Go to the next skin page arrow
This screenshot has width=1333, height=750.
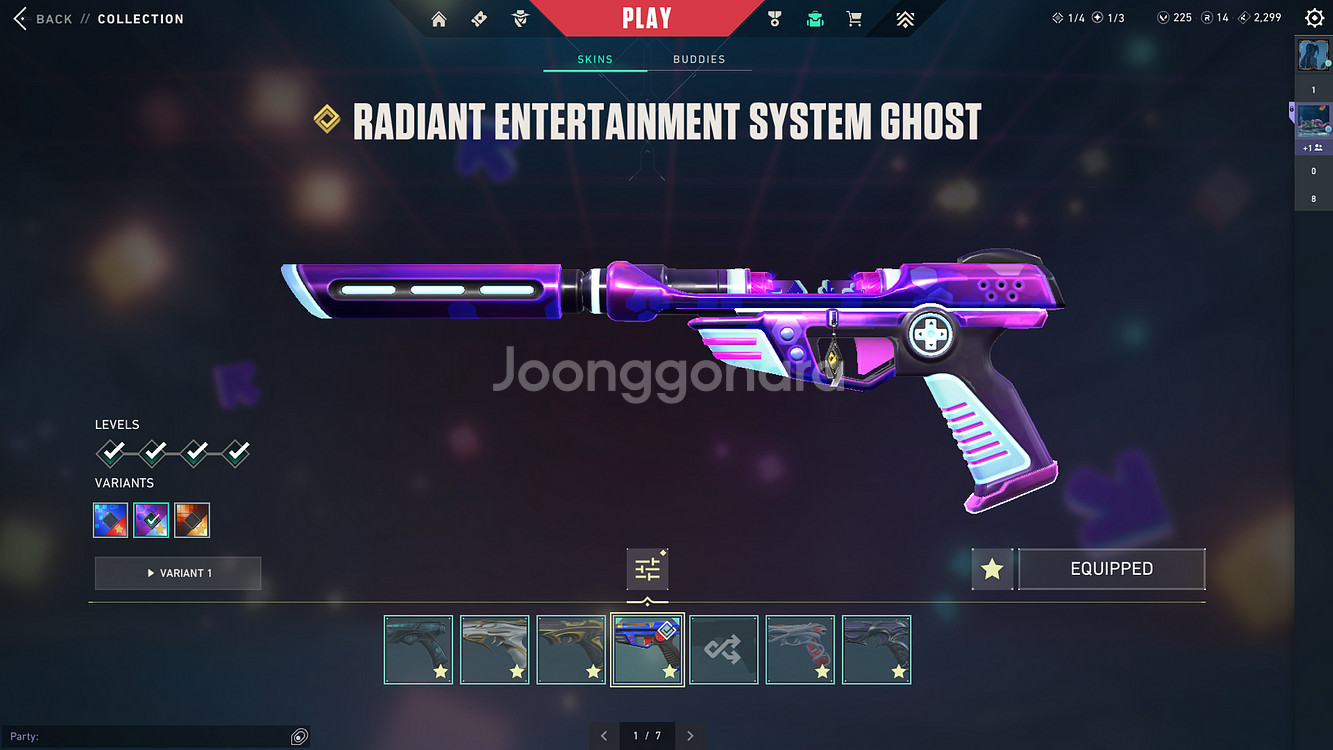pyautogui.click(x=690, y=736)
